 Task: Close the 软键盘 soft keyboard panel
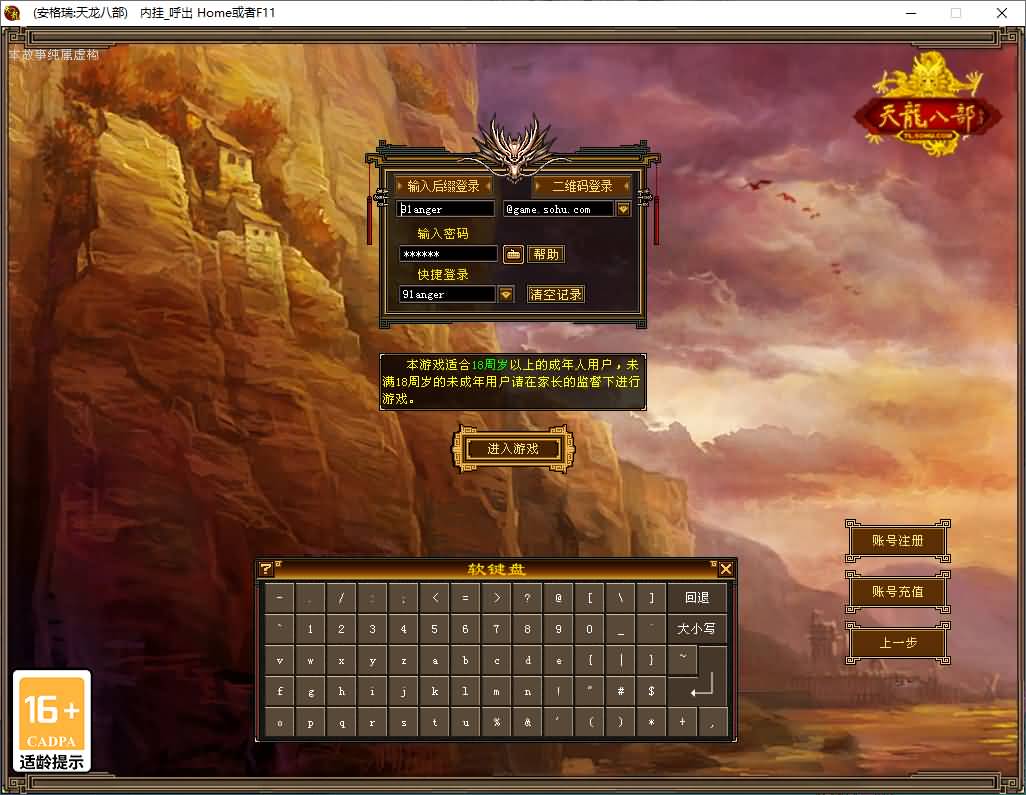click(726, 569)
